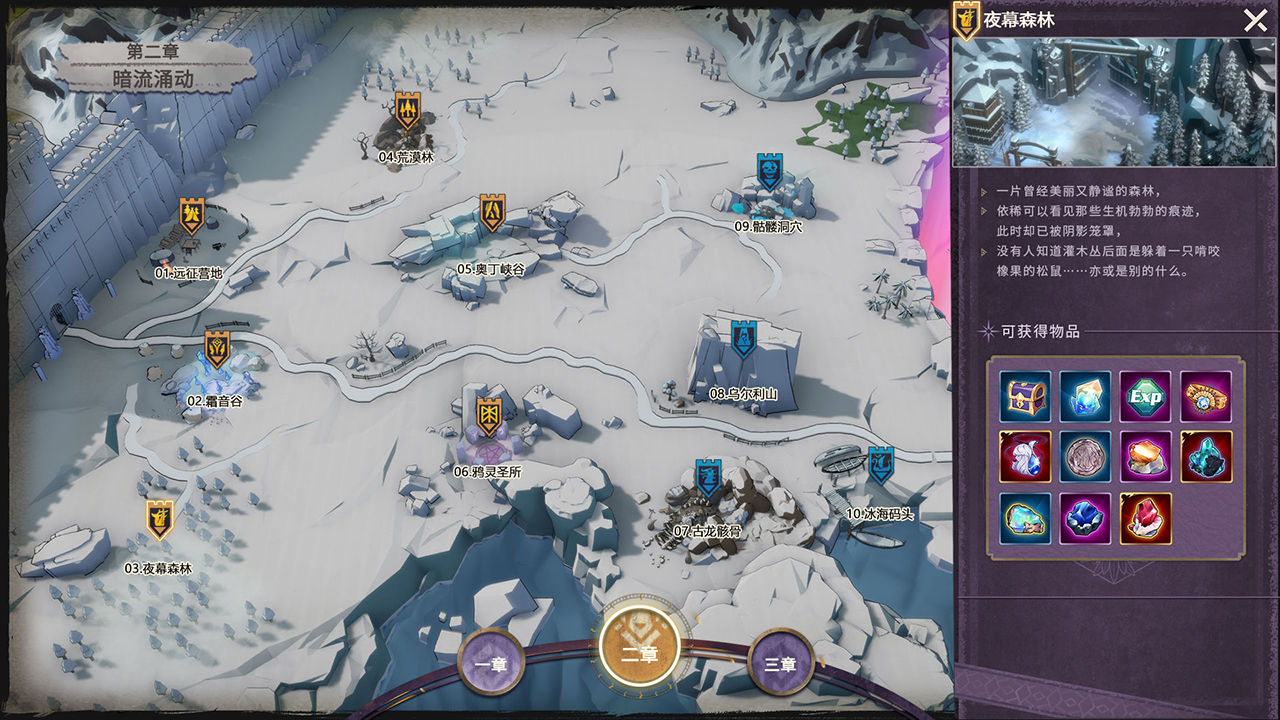The width and height of the screenshot is (1280, 720).
Task: Inspect the red crystal reward
Action: point(1145,518)
